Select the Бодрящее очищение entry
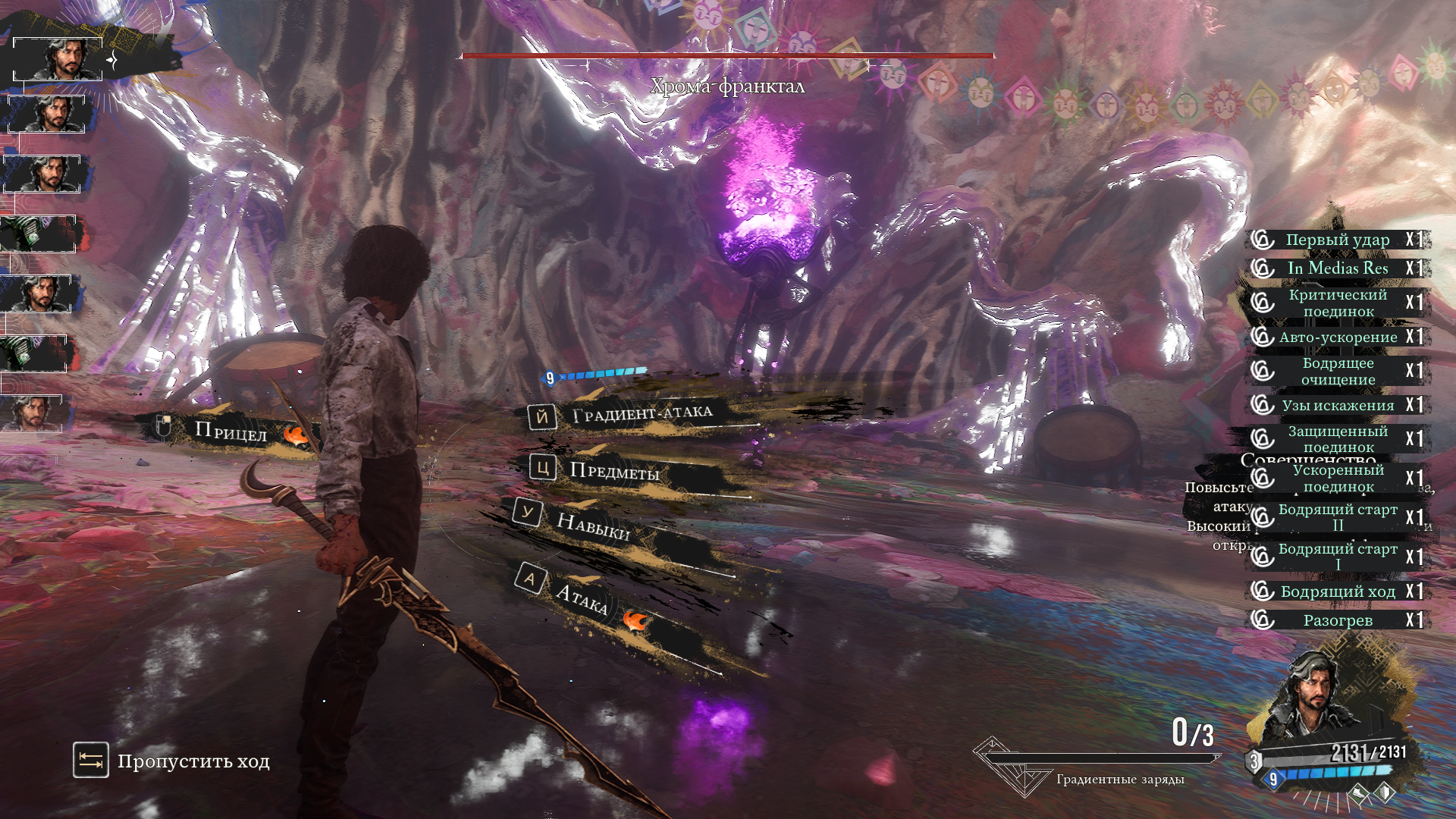This screenshot has width=1456, height=819. click(1338, 371)
